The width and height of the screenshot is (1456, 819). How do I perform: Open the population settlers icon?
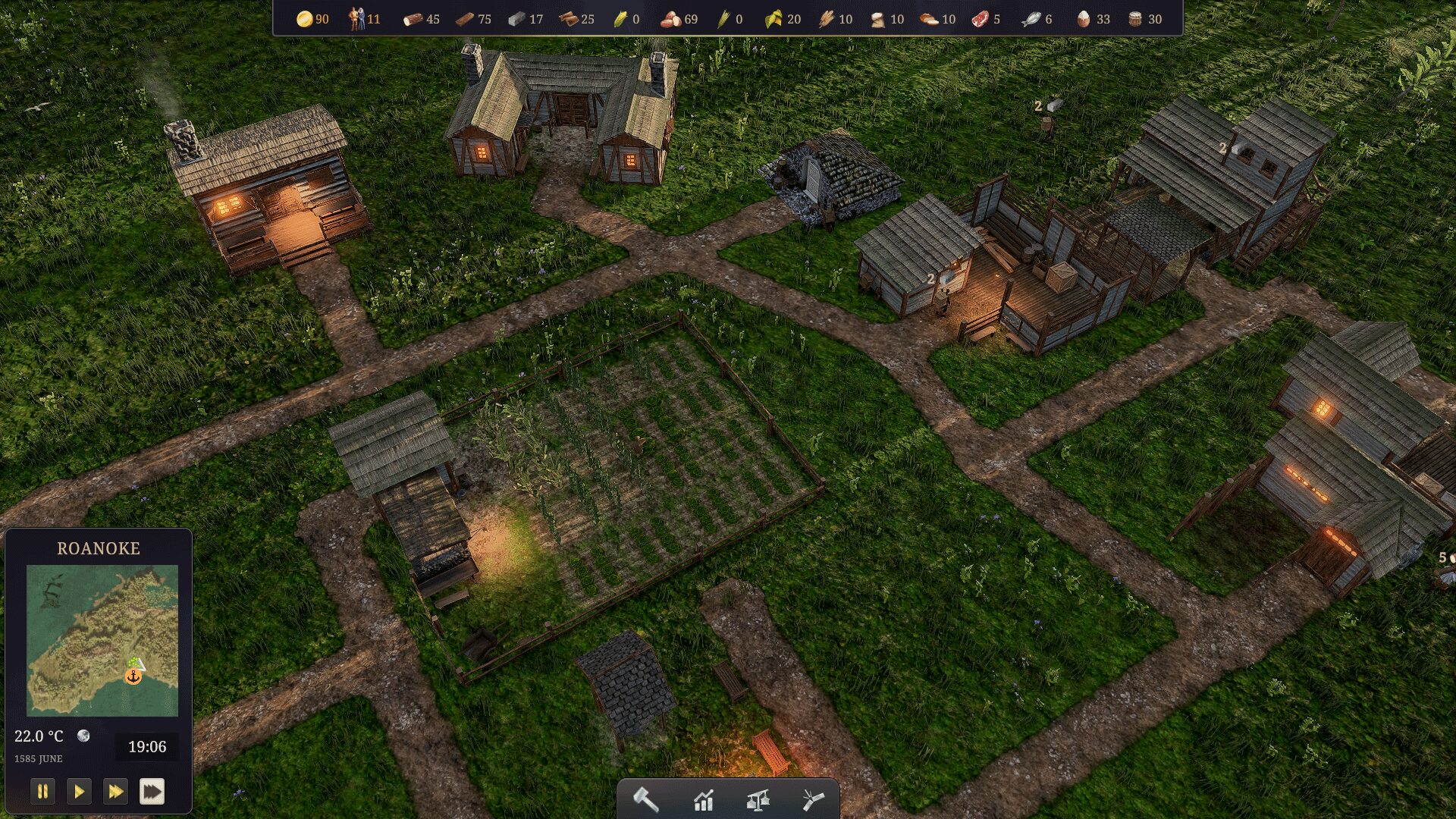click(x=356, y=19)
